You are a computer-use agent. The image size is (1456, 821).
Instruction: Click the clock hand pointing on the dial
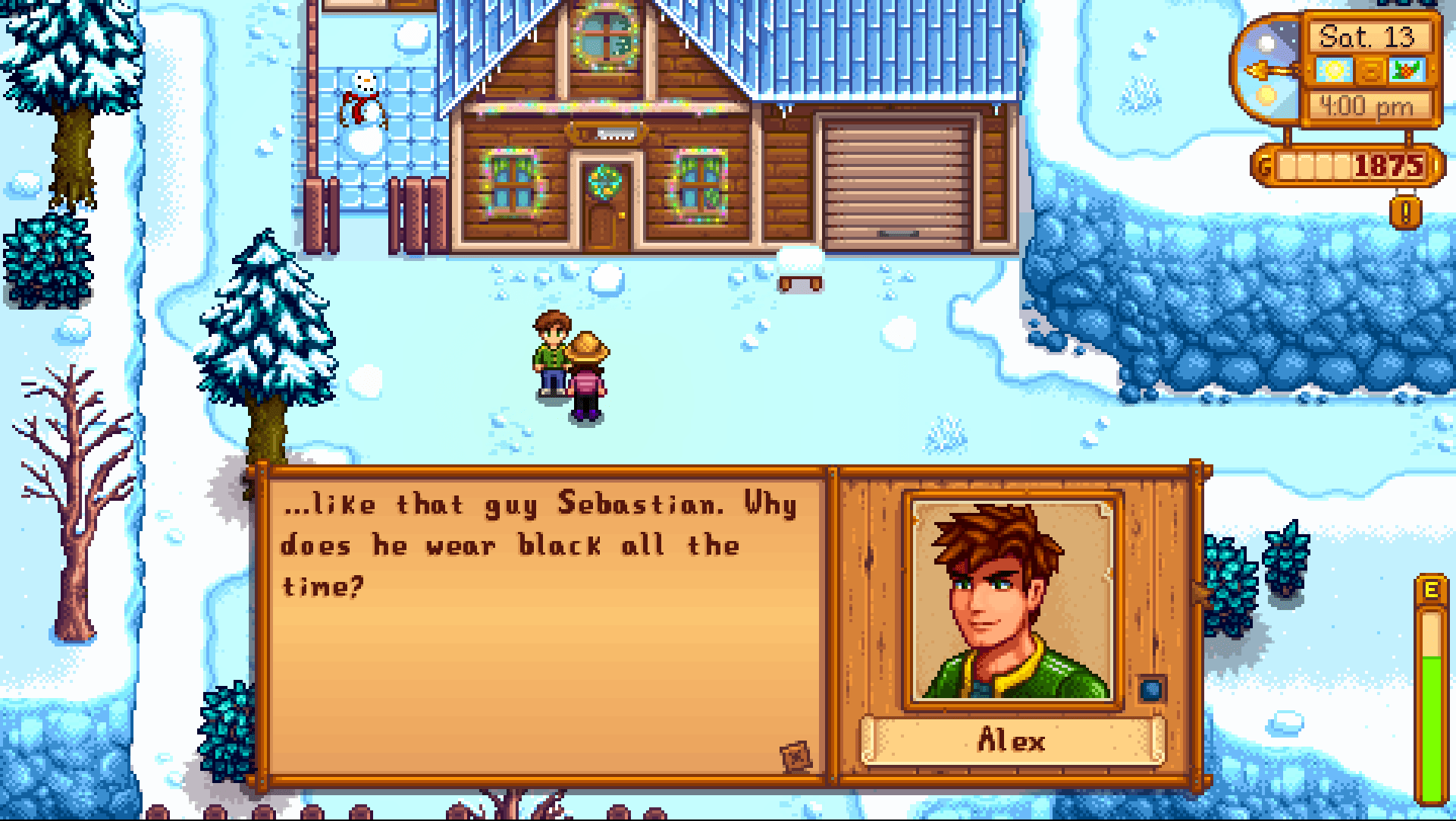pos(1260,69)
